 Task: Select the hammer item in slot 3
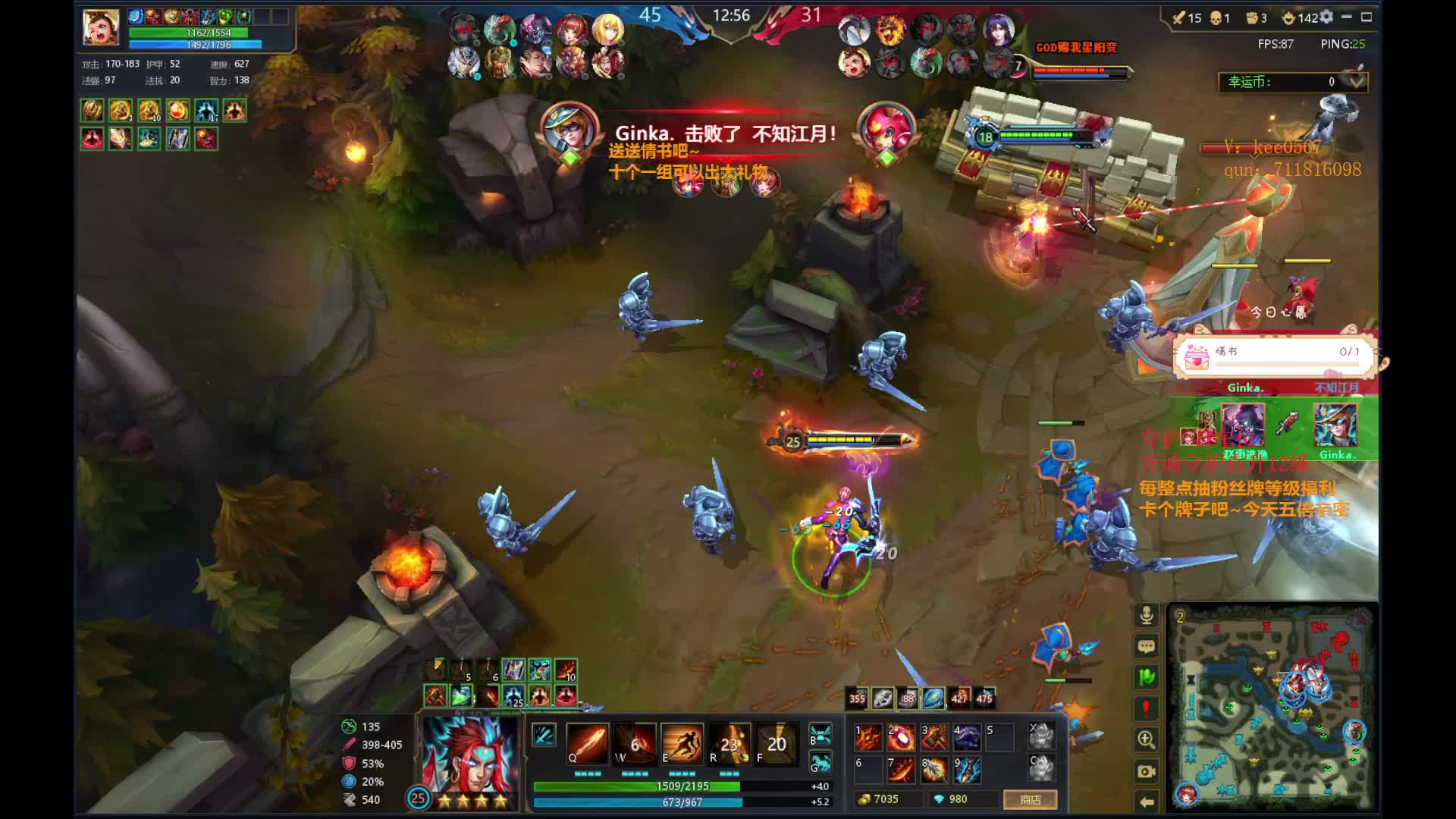[x=934, y=736]
